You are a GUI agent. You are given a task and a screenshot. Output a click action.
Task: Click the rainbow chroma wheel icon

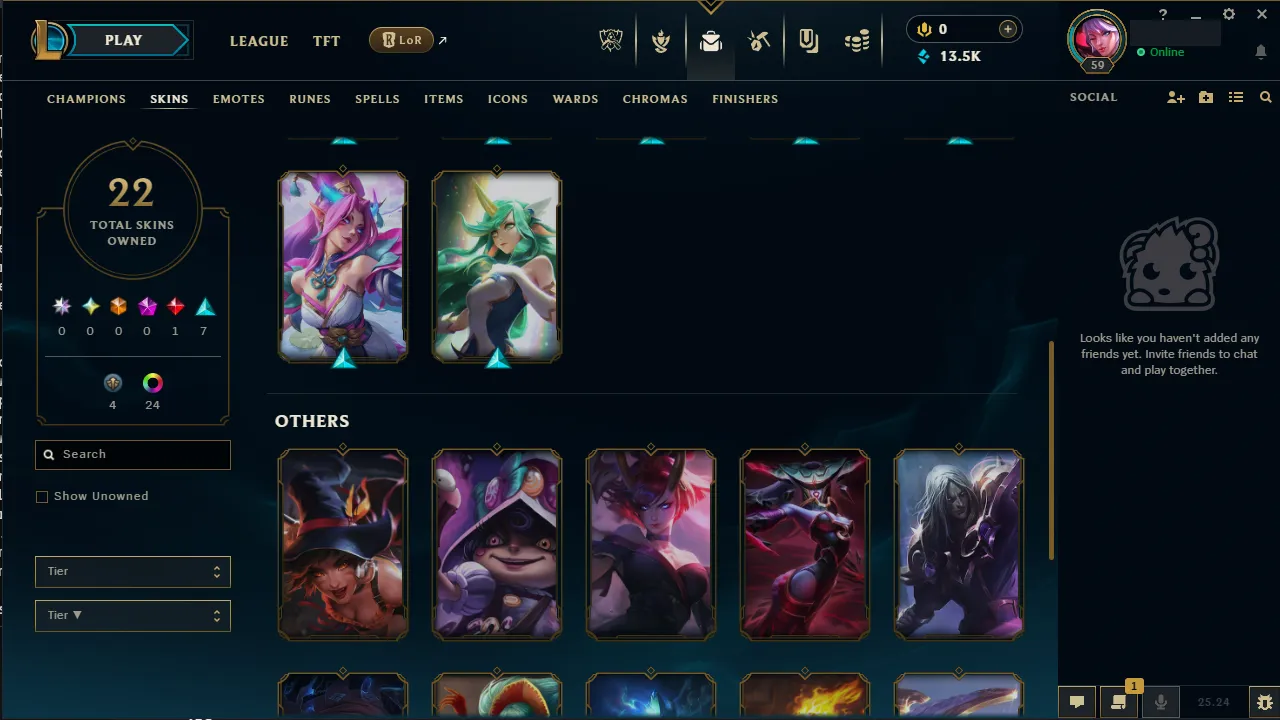click(x=152, y=382)
